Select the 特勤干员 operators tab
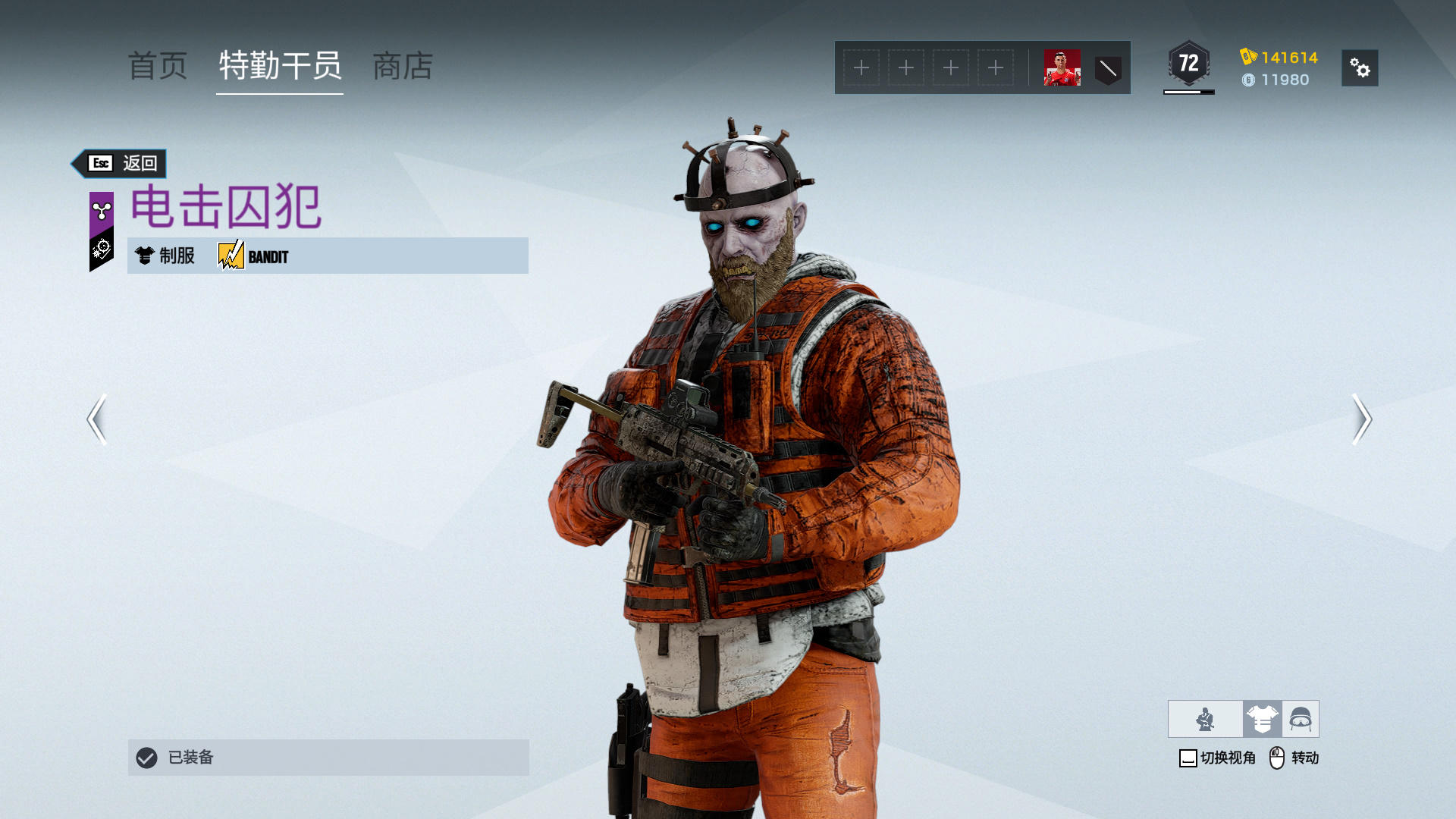1456x819 pixels. tap(280, 67)
